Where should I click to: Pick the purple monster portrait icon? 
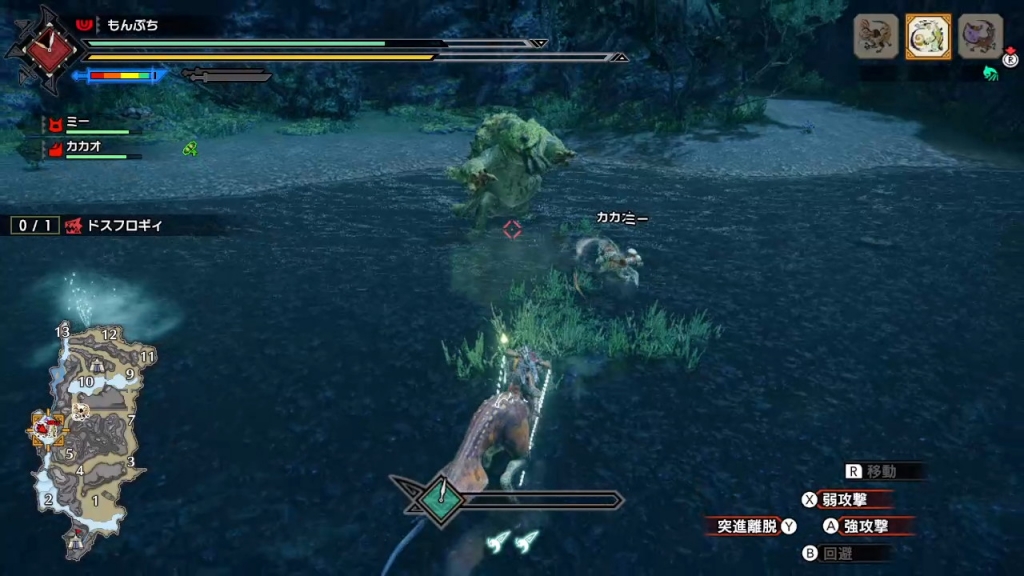[980, 37]
